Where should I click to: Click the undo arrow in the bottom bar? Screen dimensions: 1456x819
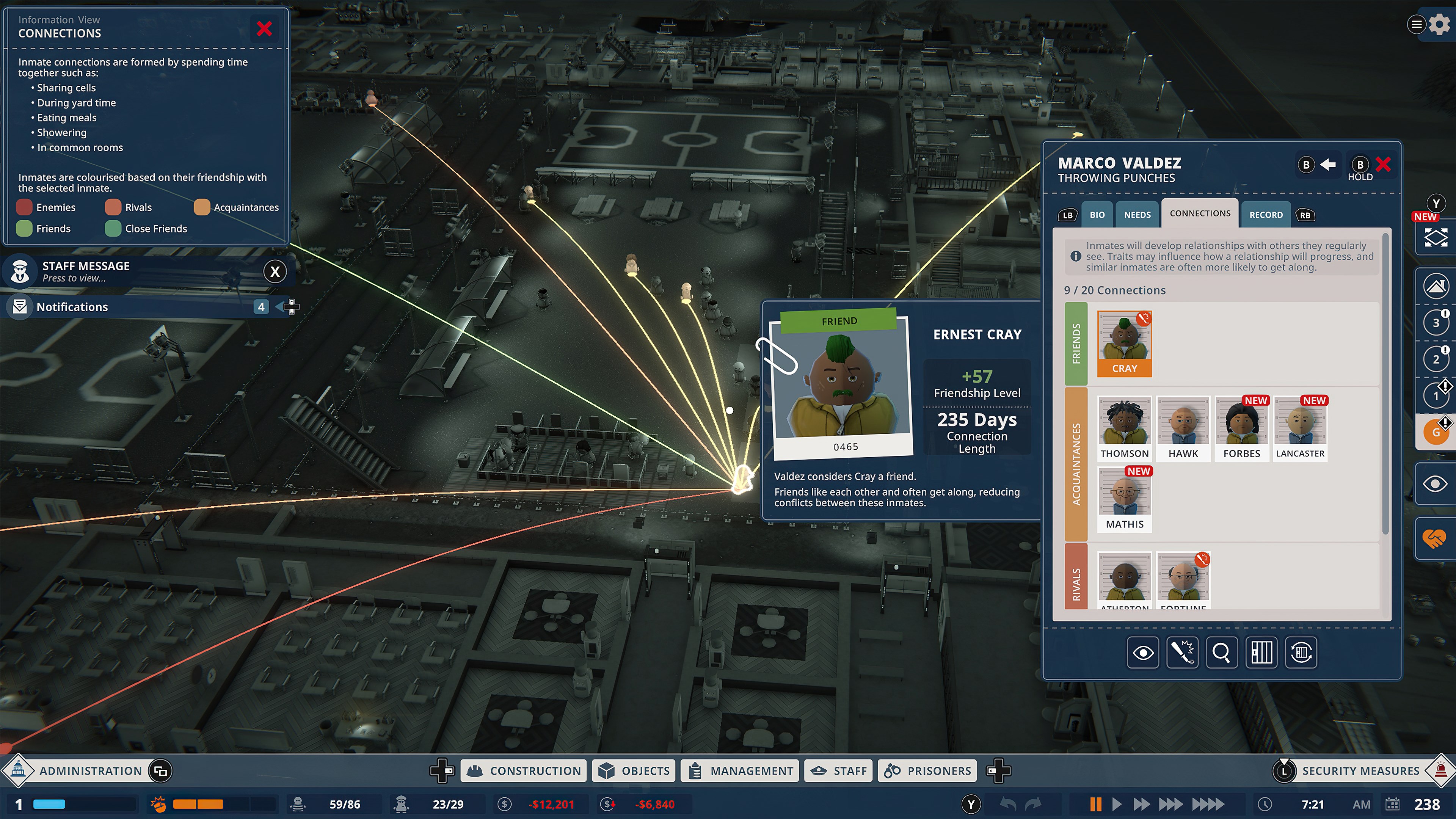[1007, 803]
